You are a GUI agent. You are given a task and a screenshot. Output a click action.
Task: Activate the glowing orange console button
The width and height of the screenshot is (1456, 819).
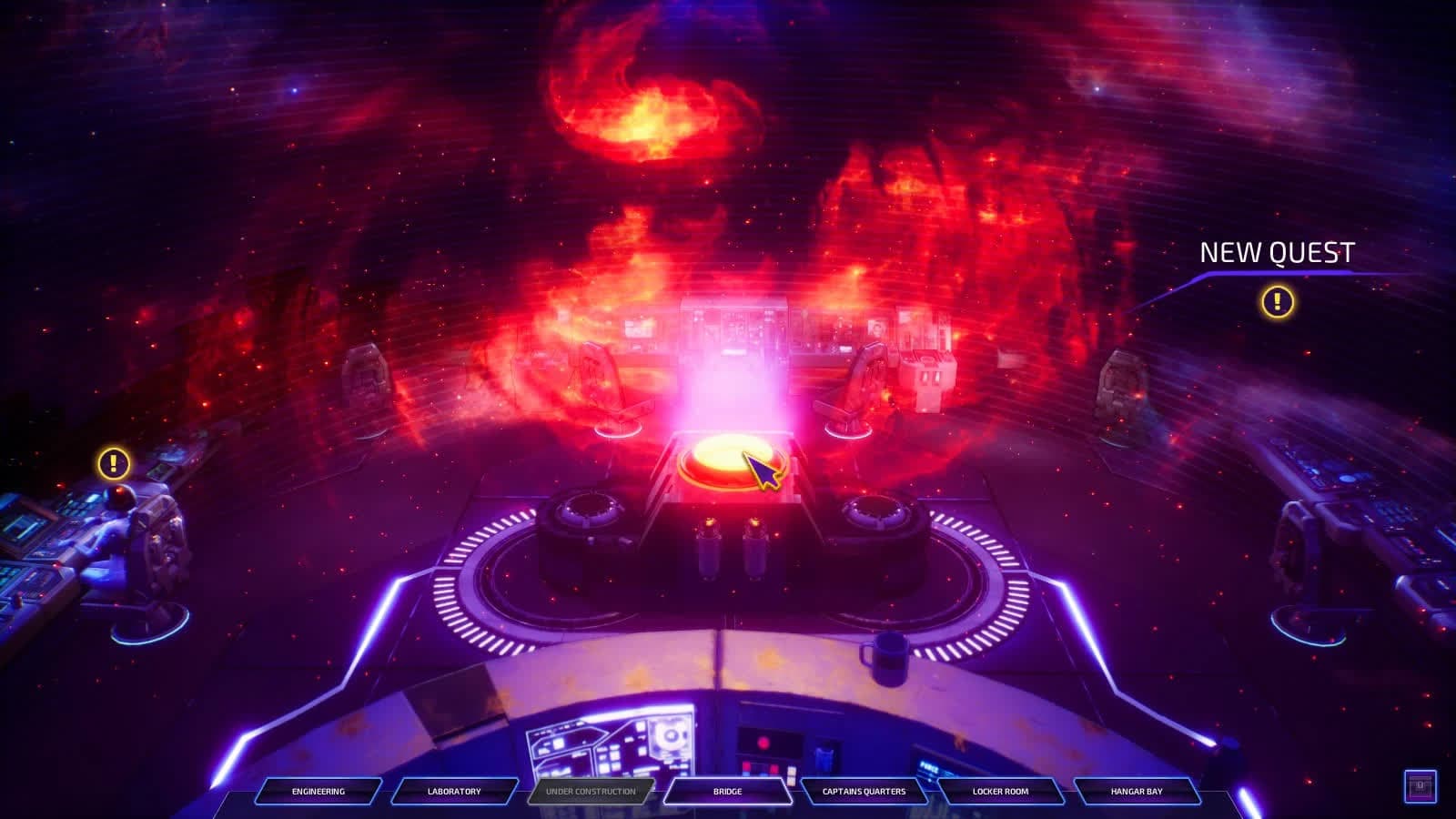point(728,456)
